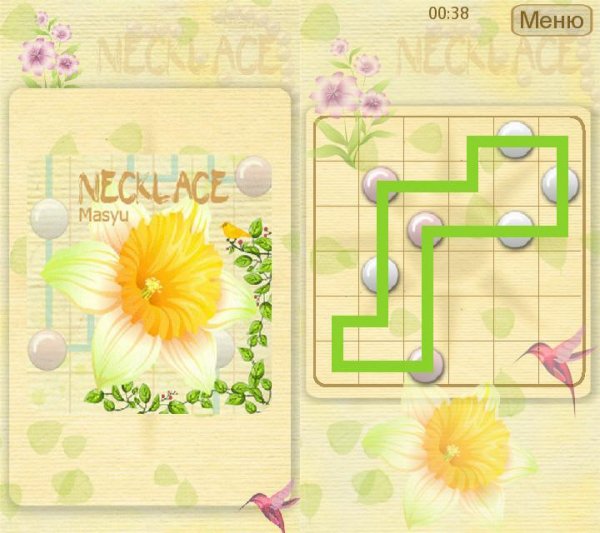Open the Меню button
Viewport: 600px width, 533px height.
pyautogui.click(x=550, y=19)
